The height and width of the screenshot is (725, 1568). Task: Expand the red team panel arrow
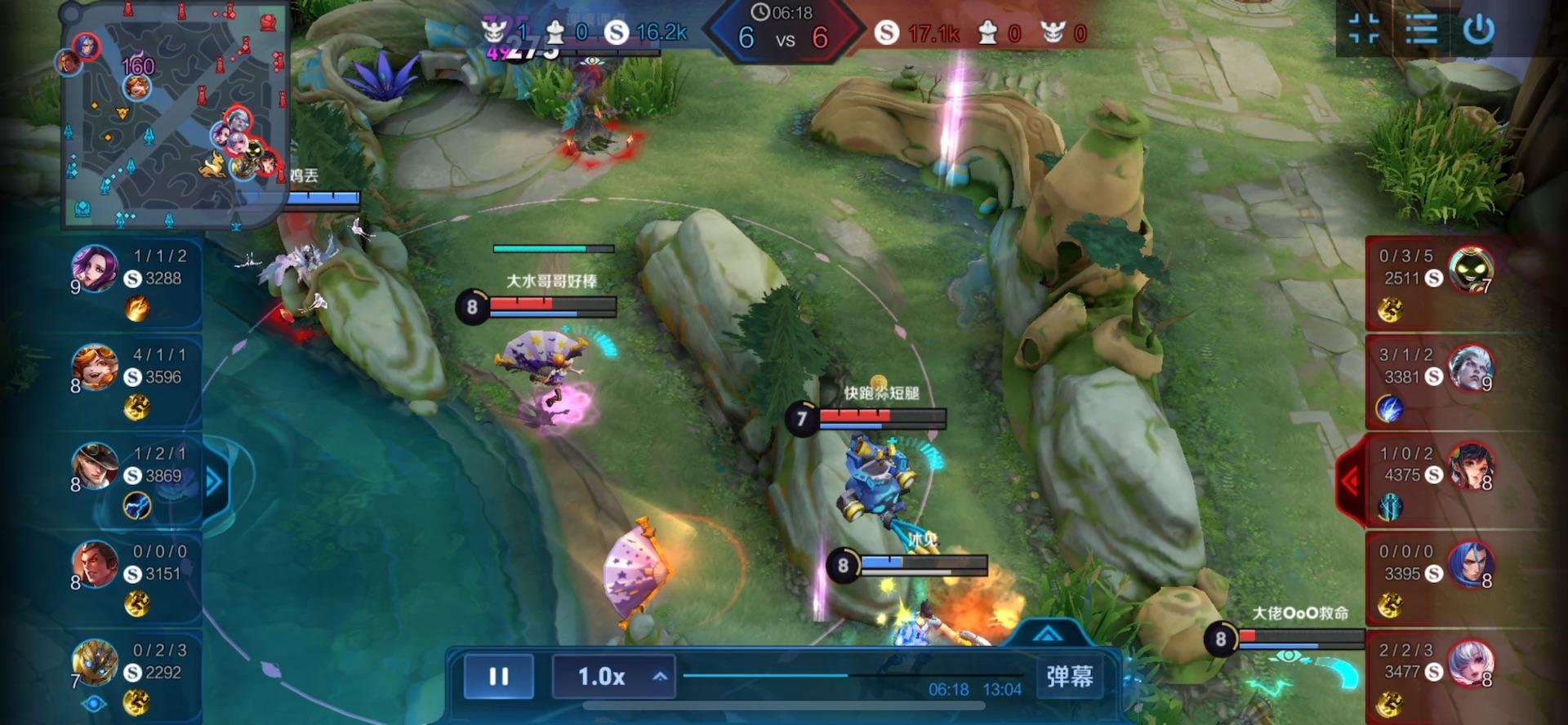pos(1350,482)
